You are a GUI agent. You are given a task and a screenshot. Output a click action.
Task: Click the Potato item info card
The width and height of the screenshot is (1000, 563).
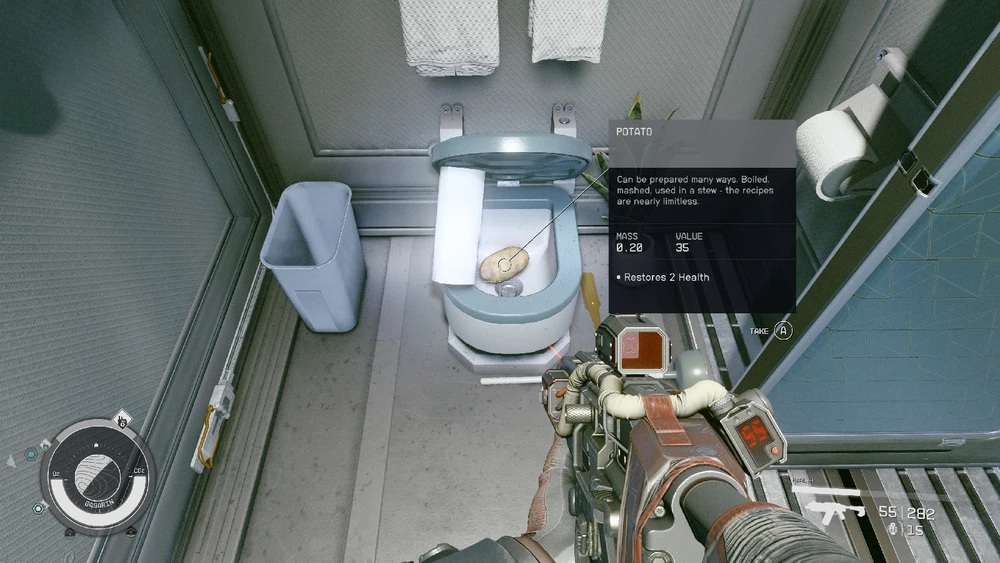click(x=702, y=215)
